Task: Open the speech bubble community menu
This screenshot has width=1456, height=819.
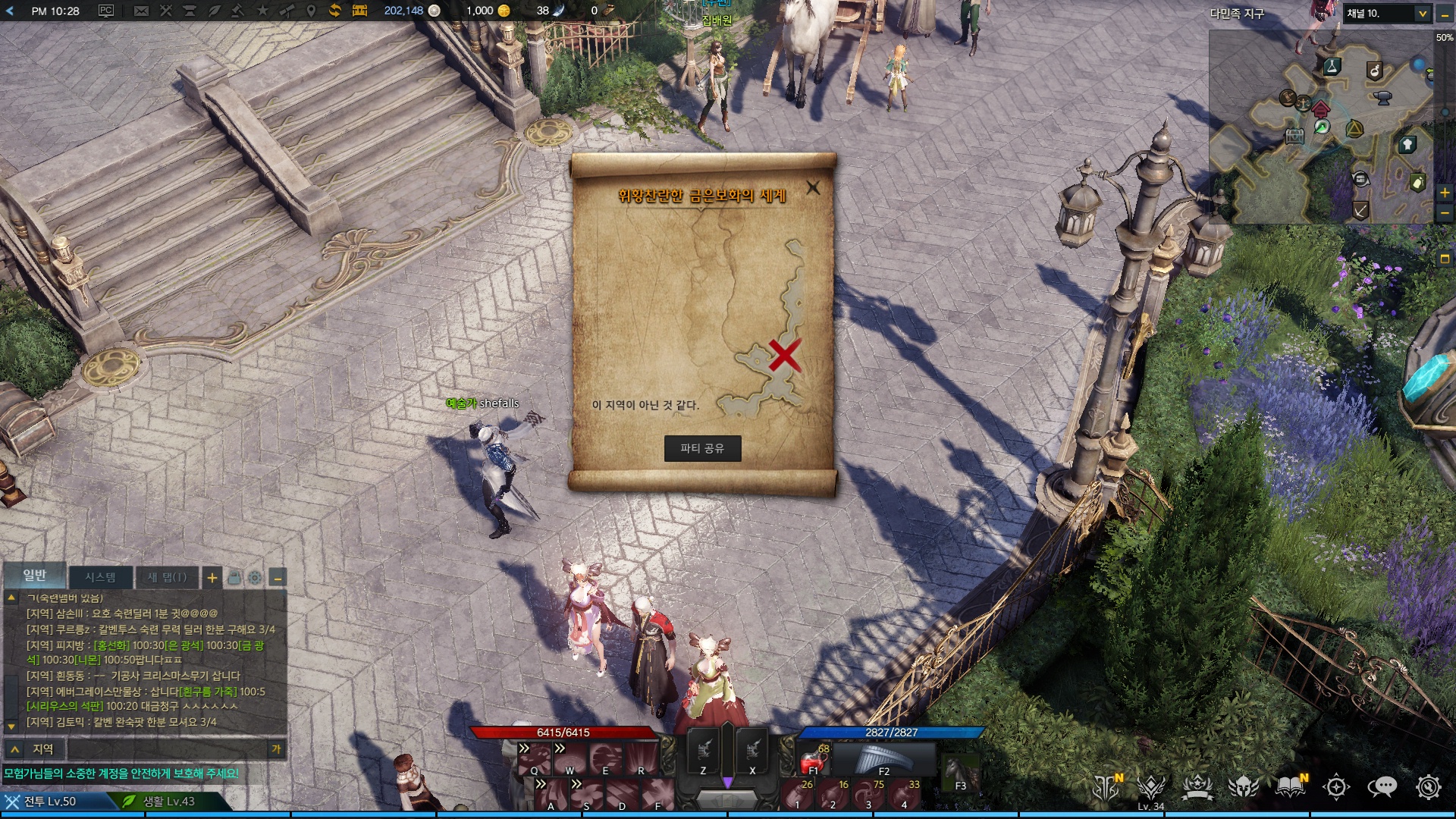Action: [x=1382, y=787]
